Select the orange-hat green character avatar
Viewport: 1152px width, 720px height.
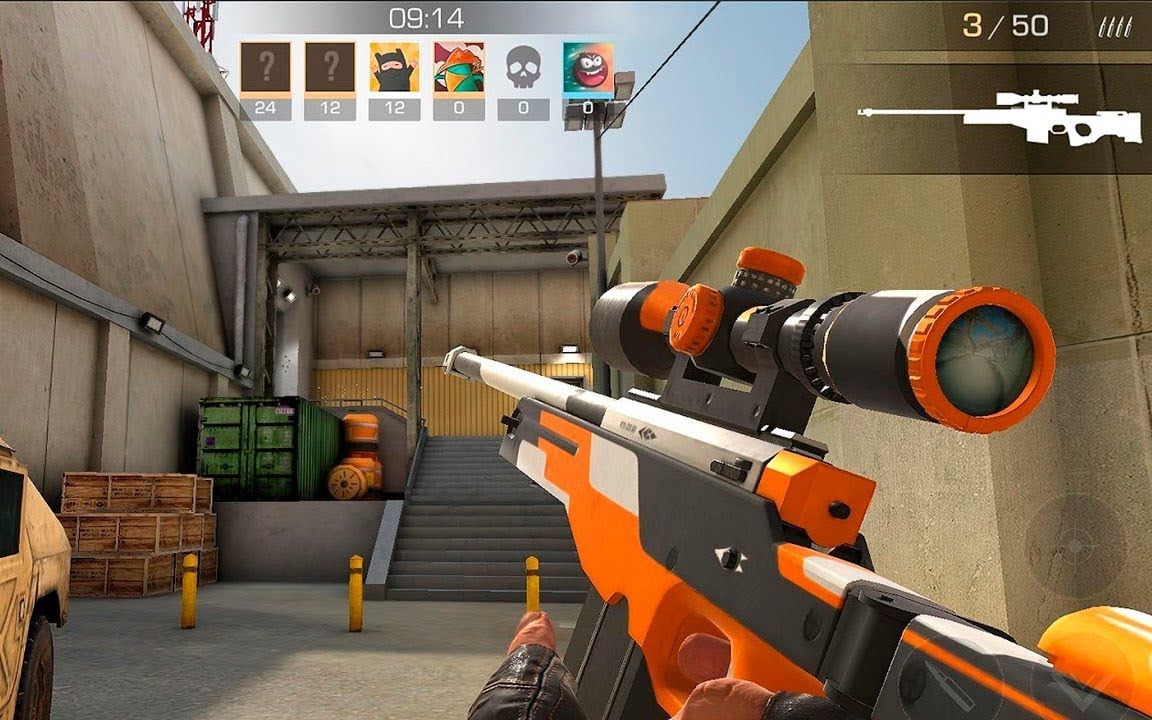pyautogui.click(x=459, y=67)
